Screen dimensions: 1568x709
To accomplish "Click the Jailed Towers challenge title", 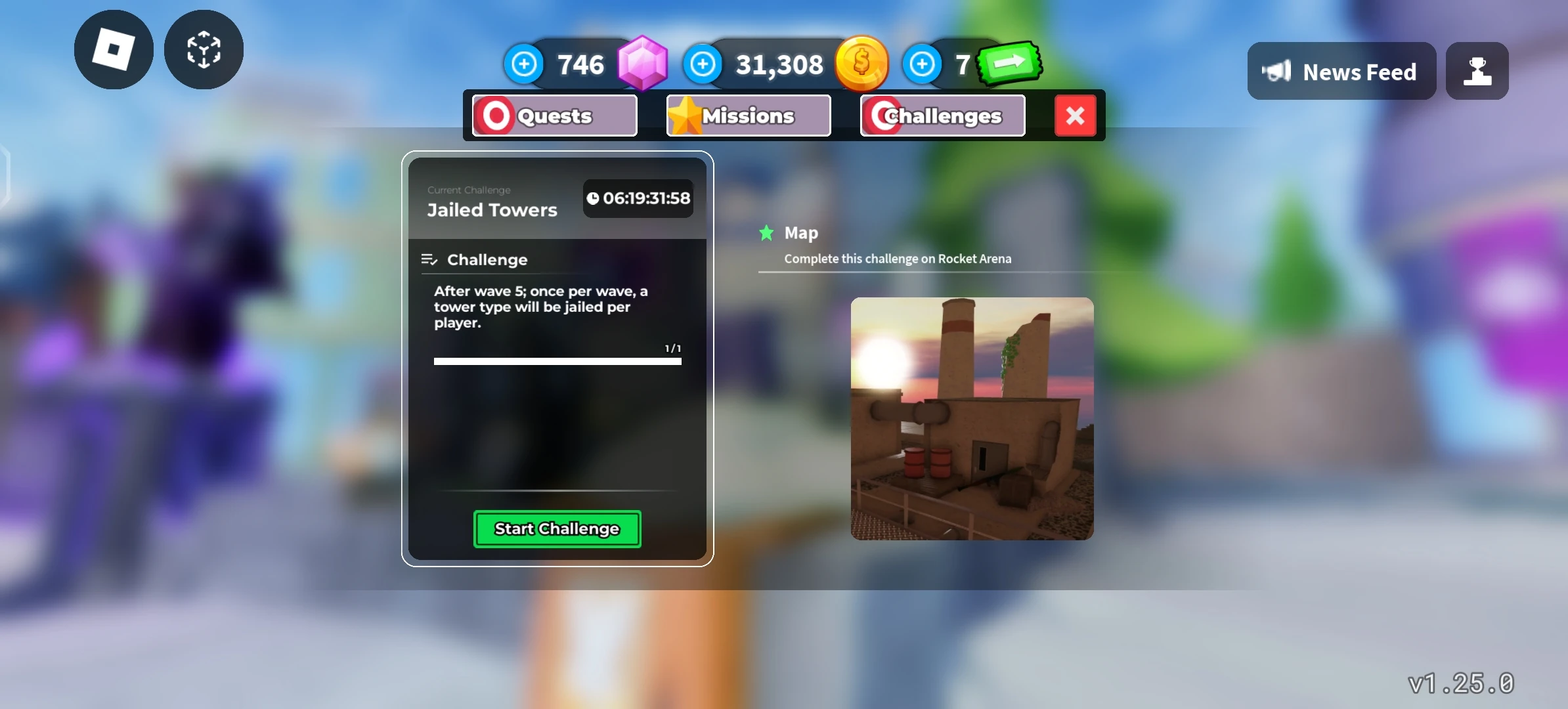I will [491, 209].
